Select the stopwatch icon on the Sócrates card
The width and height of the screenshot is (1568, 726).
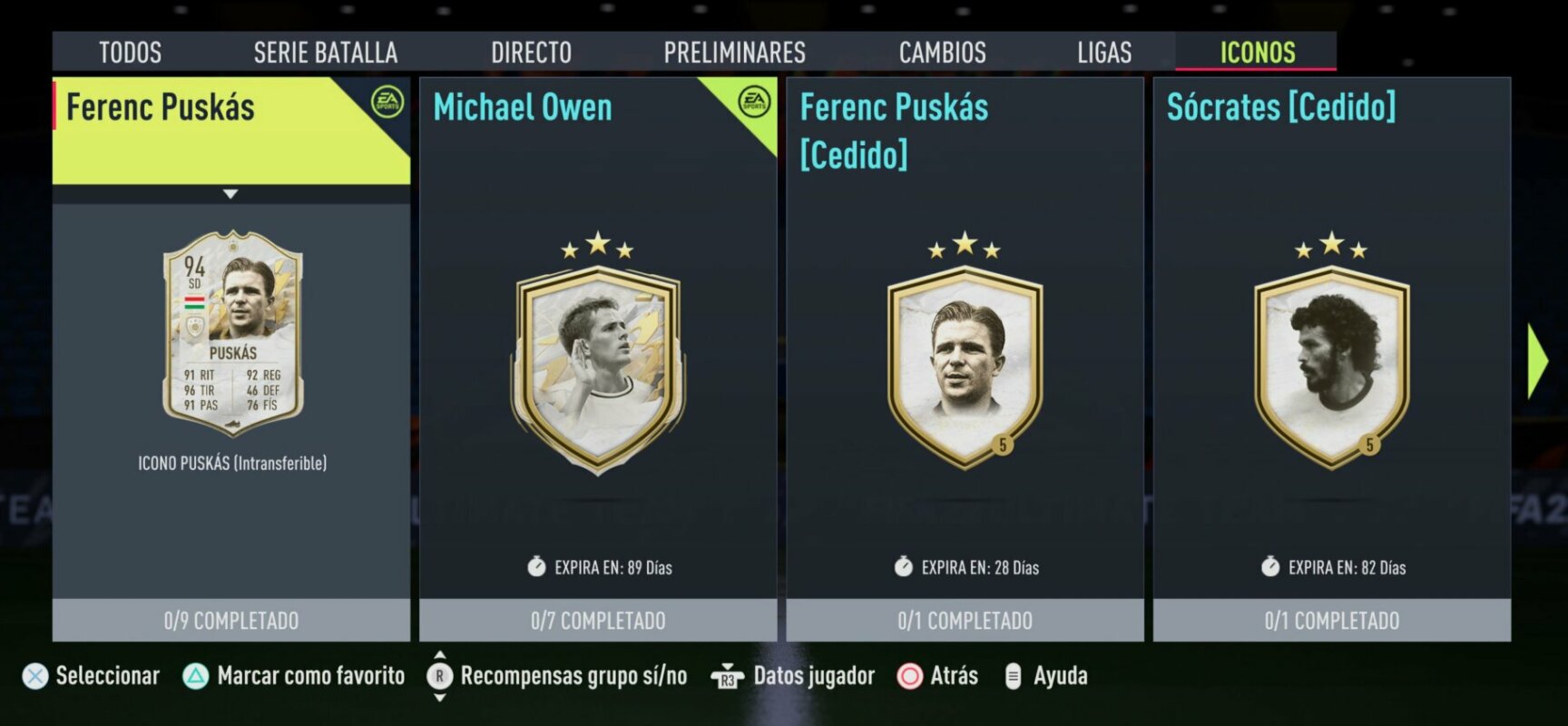click(1270, 567)
